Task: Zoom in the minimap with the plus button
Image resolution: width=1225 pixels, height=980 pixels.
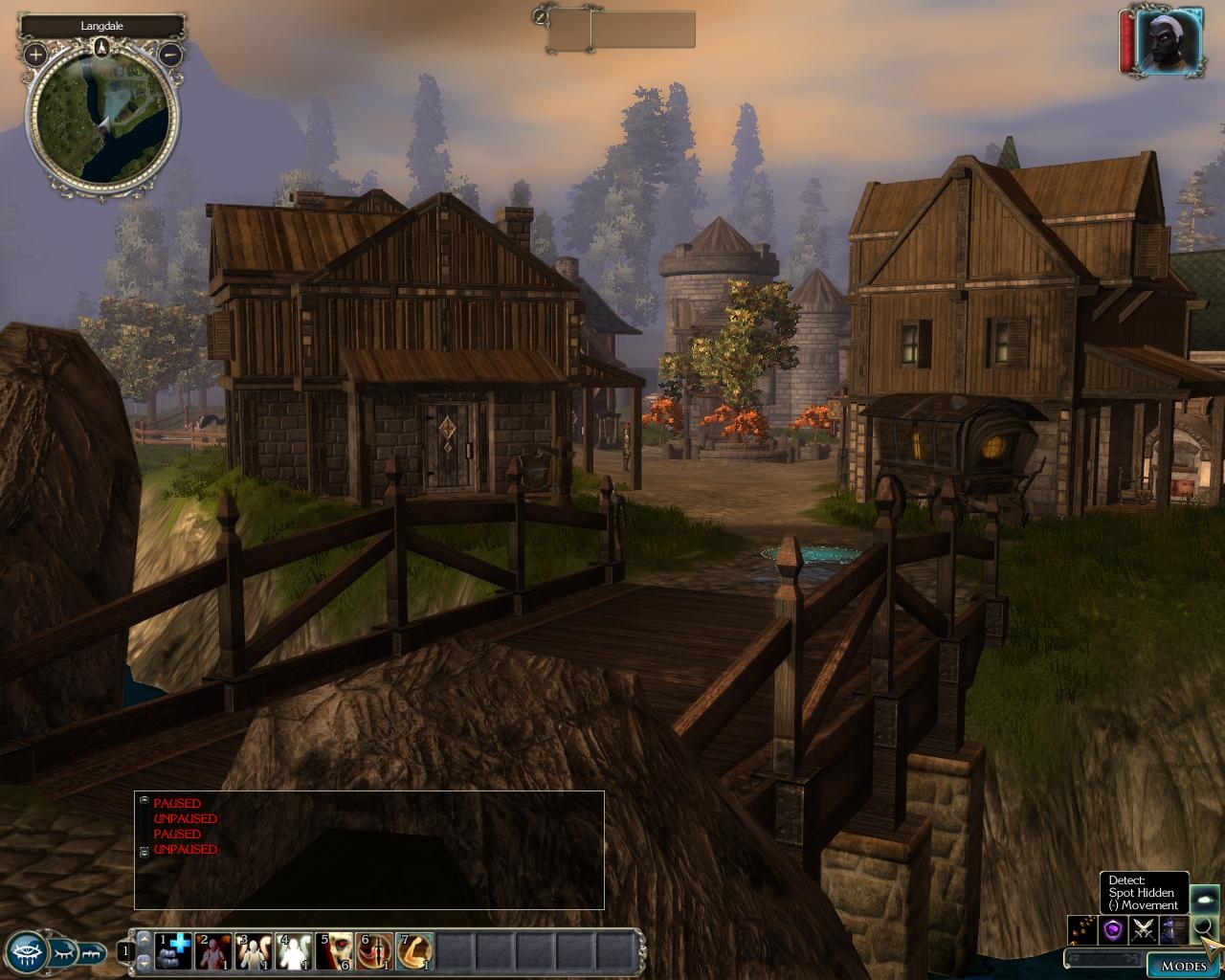Action: click(35, 55)
